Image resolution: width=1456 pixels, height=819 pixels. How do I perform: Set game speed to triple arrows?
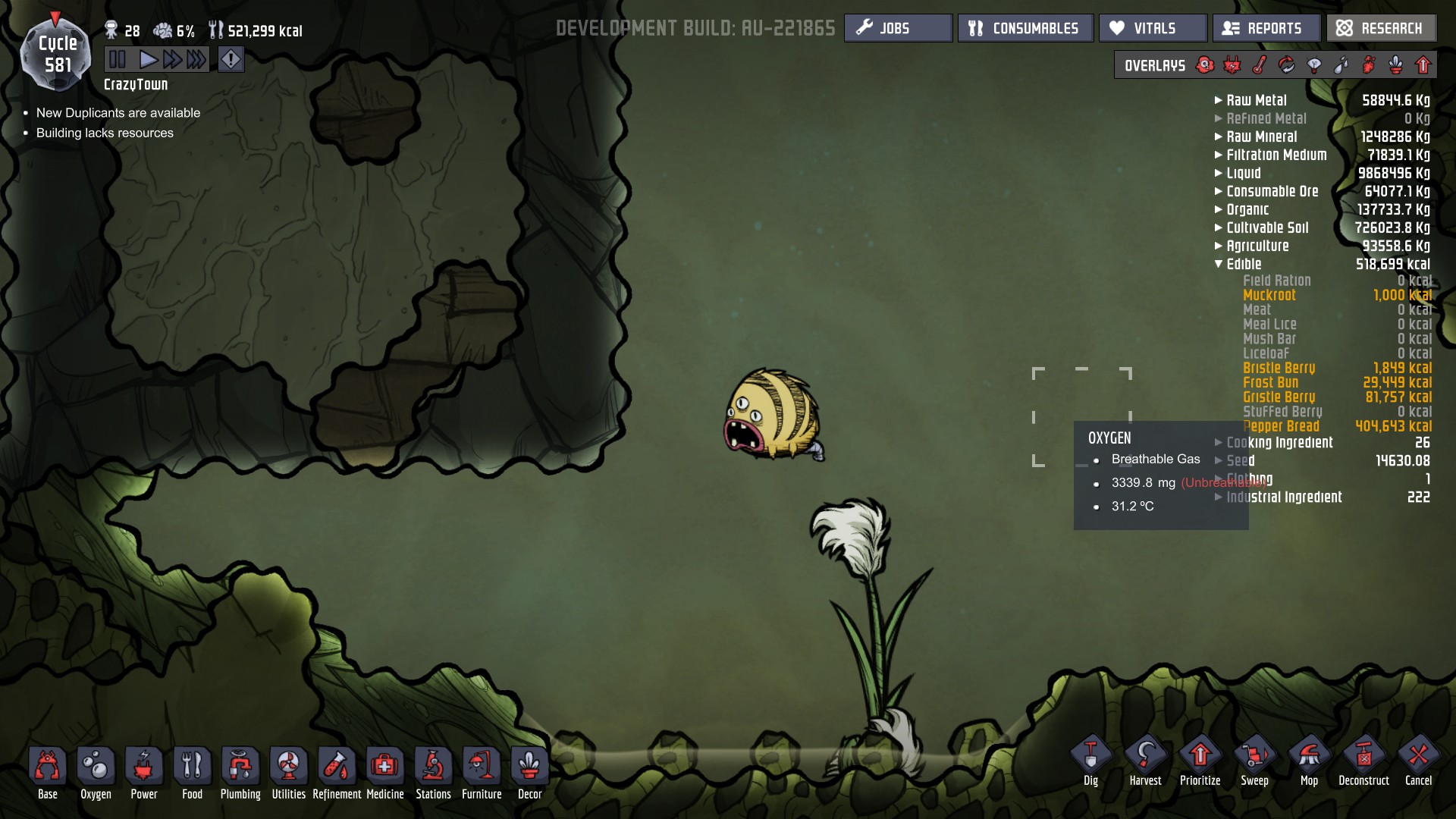click(x=196, y=59)
